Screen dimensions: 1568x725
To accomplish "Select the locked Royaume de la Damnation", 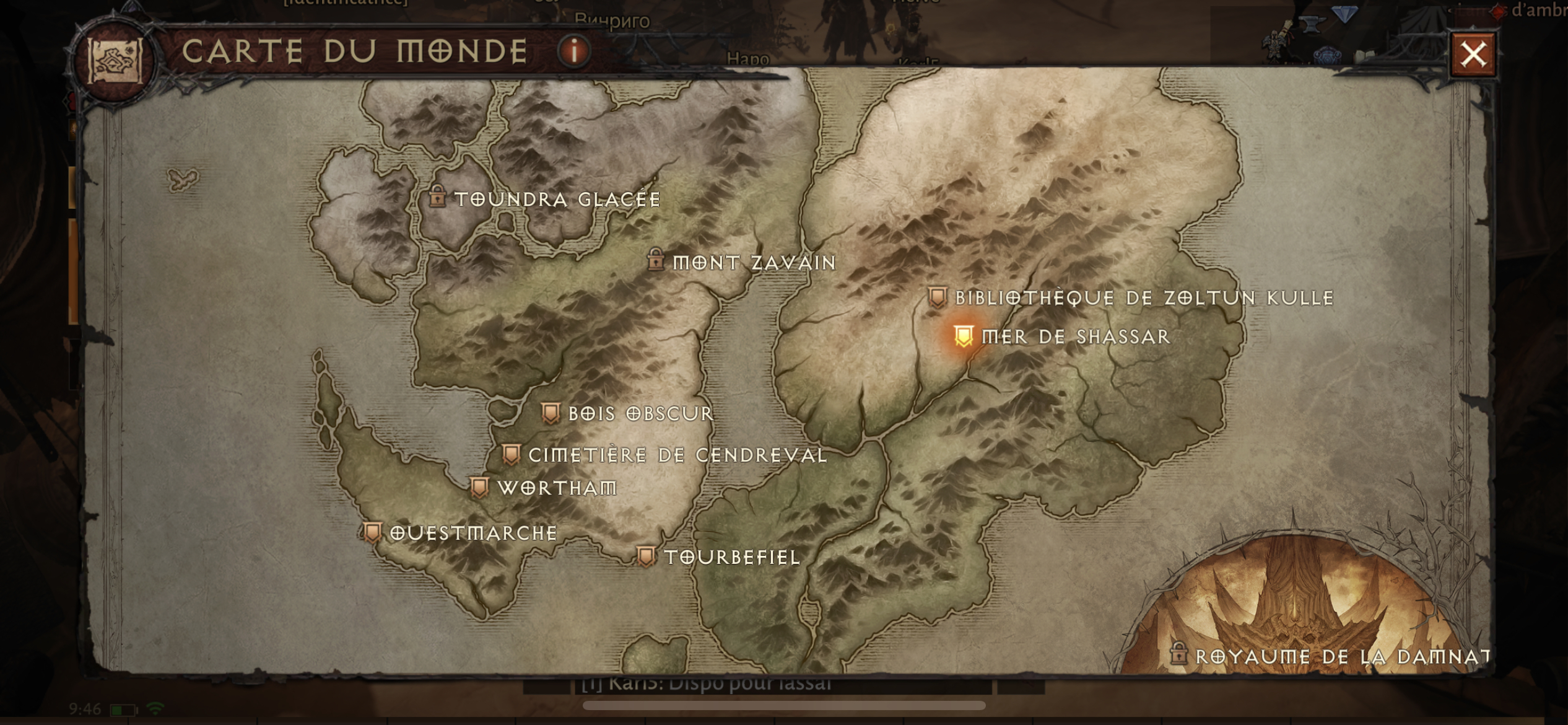I will (1178, 654).
